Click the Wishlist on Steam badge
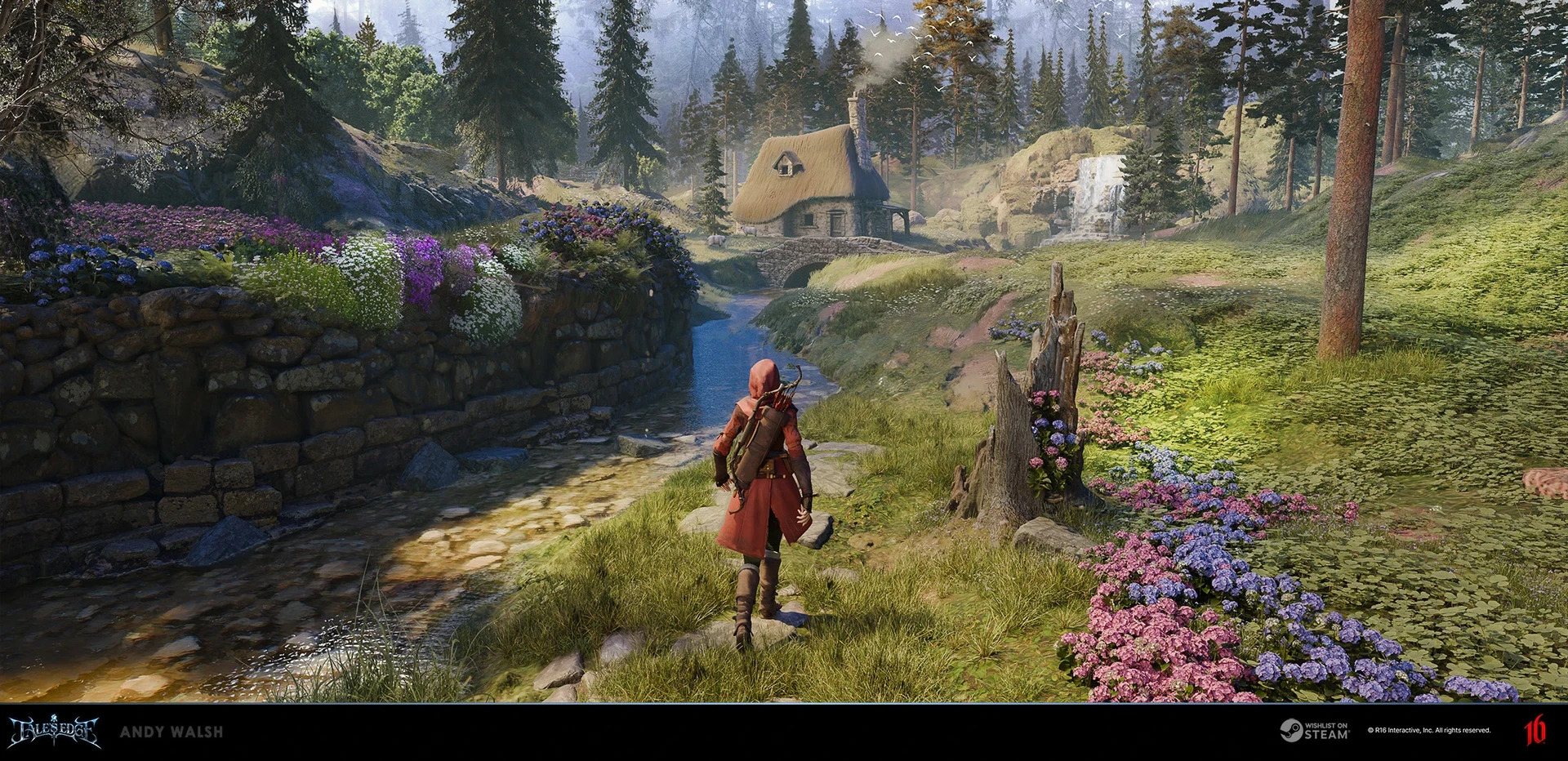 (1313, 731)
